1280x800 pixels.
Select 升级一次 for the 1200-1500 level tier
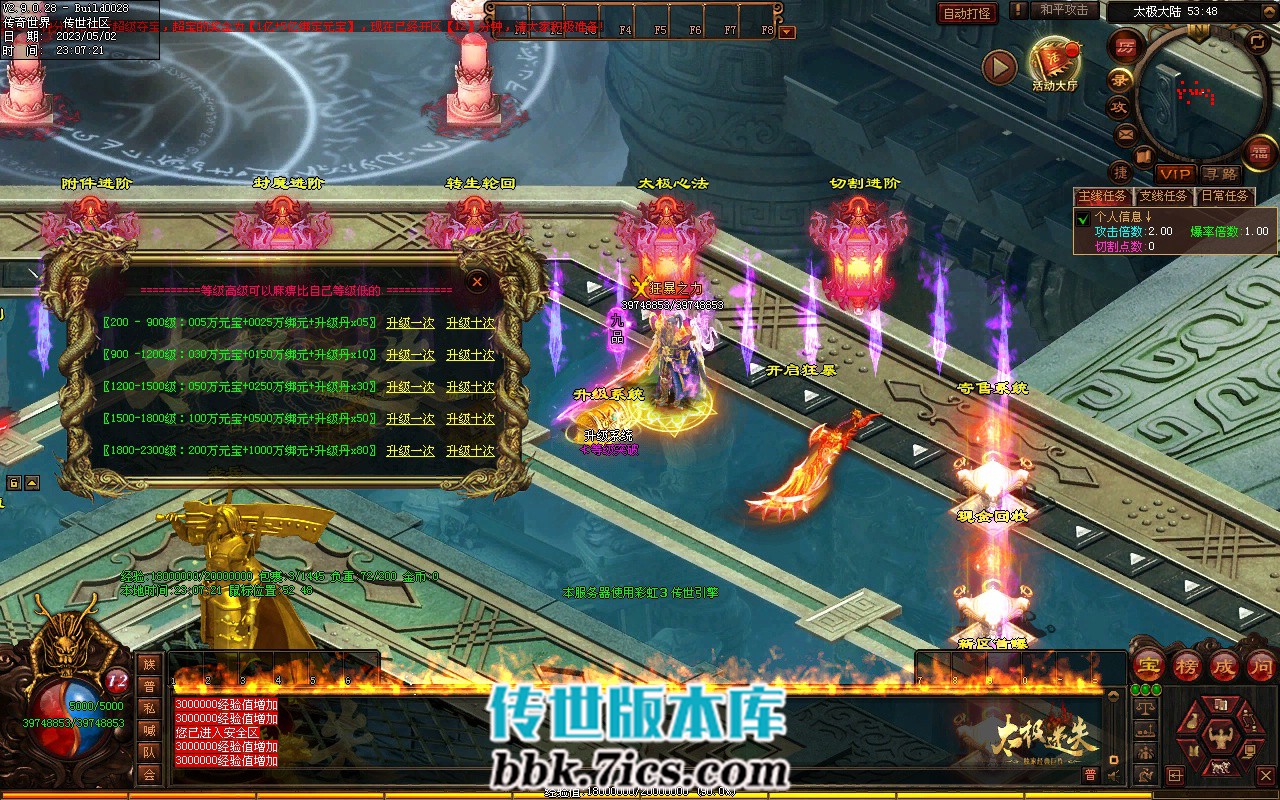tap(410, 387)
